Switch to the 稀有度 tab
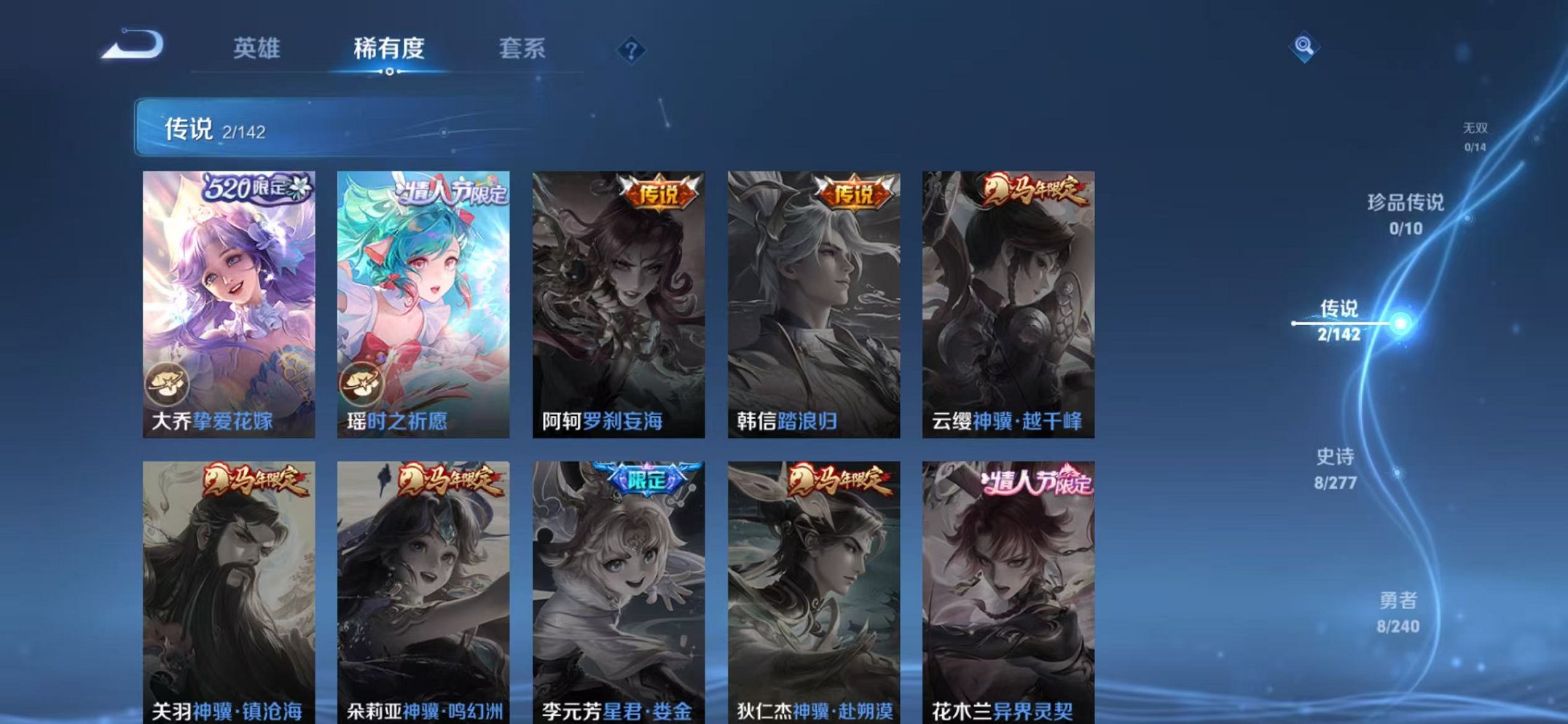 (389, 48)
